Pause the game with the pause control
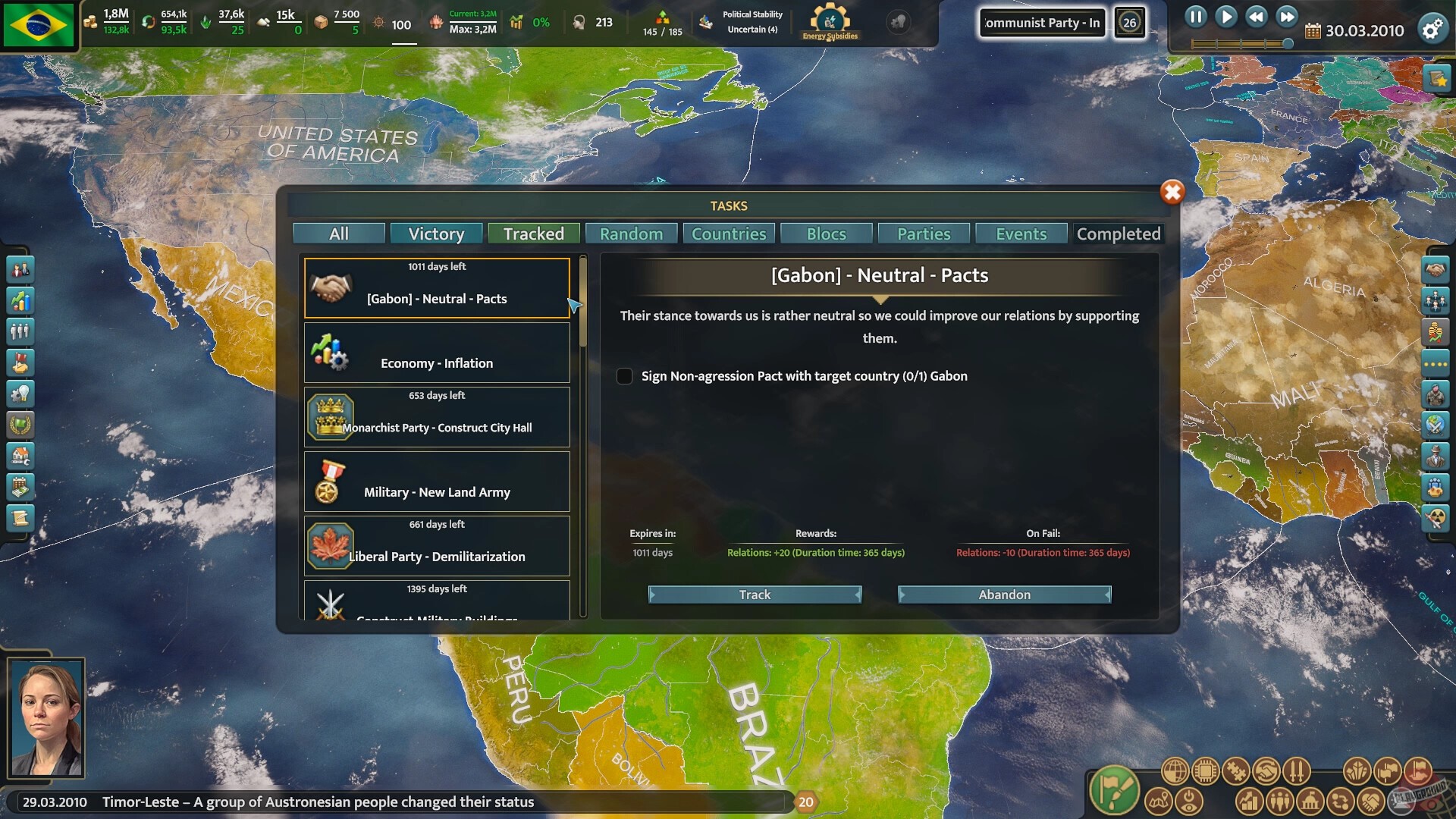The width and height of the screenshot is (1456, 819). [1197, 17]
